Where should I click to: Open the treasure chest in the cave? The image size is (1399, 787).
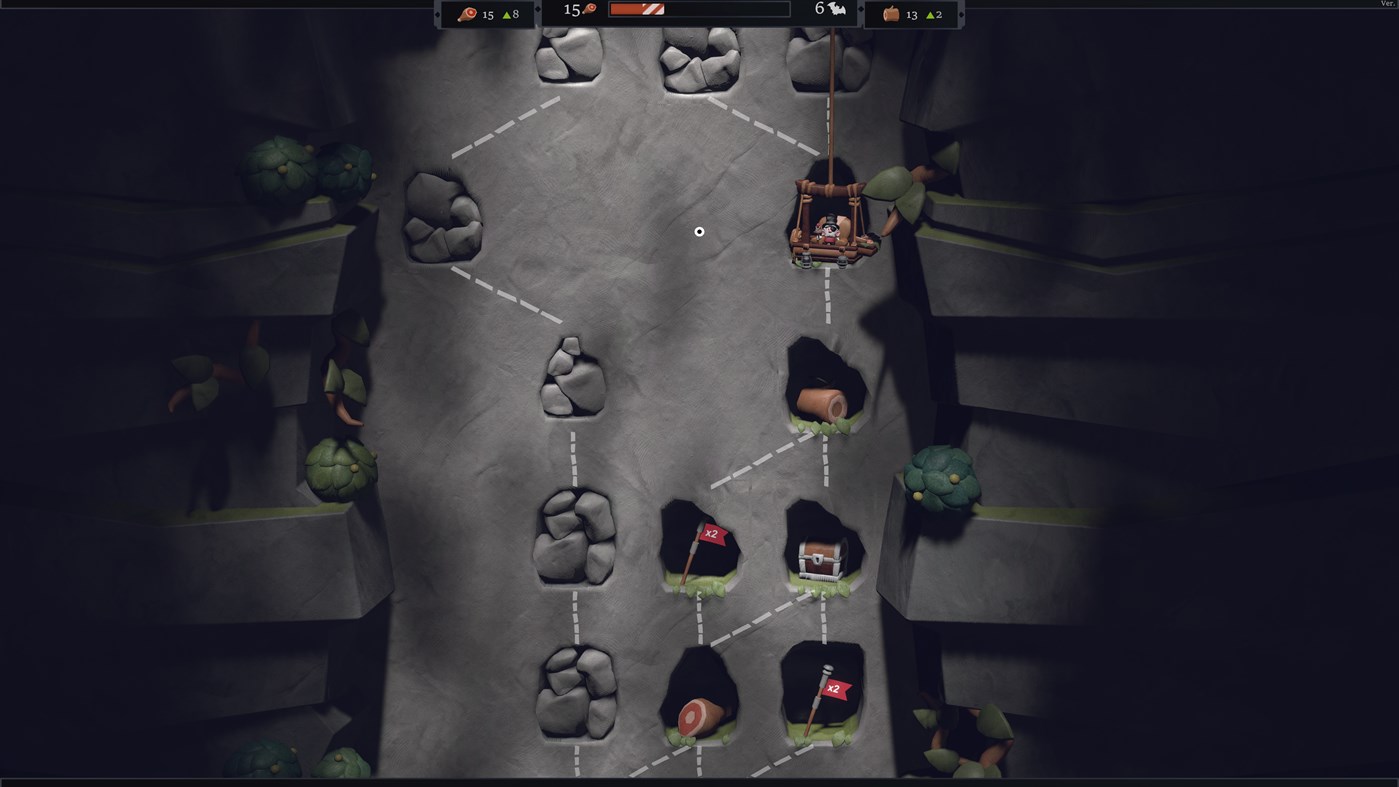click(x=819, y=557)
